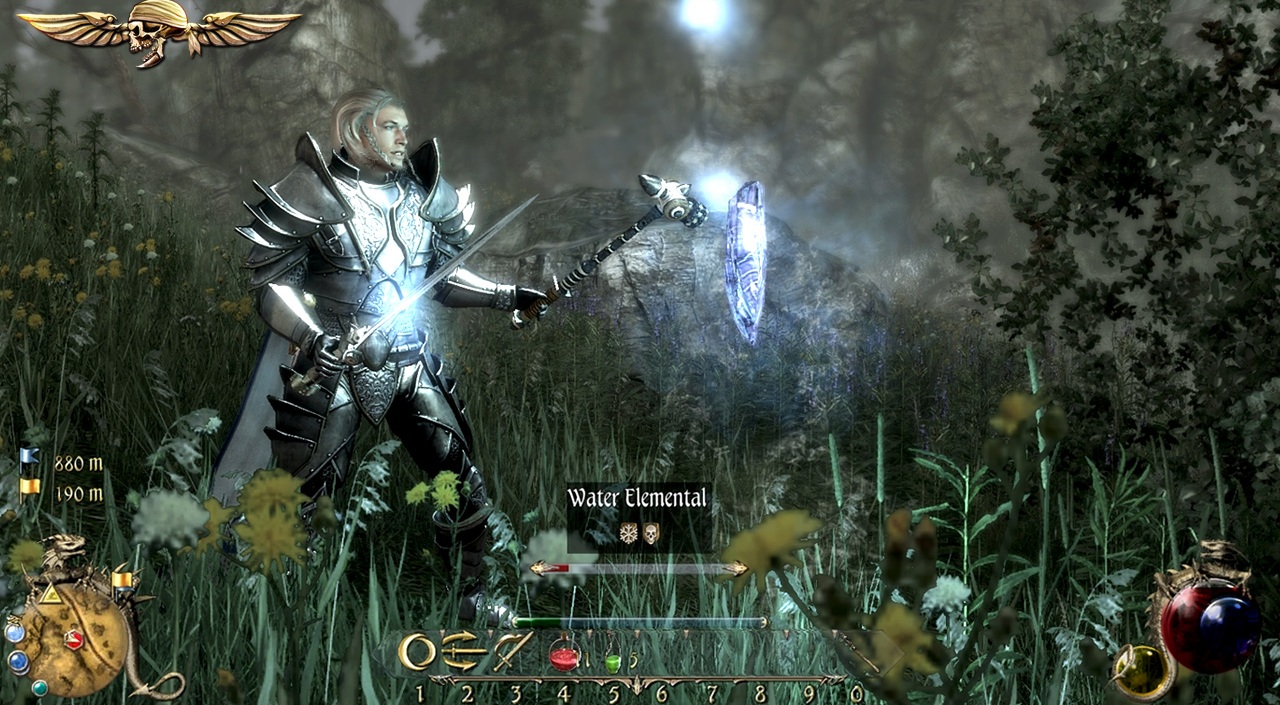Drink the red health potion
This screenshot has height=705, width=1280.
click(565, 655)
